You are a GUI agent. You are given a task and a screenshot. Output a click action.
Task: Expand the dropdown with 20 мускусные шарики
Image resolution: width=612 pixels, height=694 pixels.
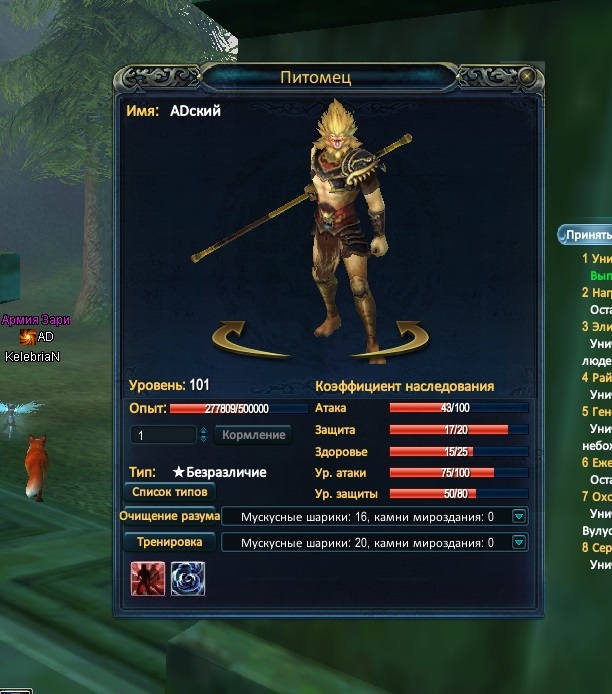click(519, 543)
